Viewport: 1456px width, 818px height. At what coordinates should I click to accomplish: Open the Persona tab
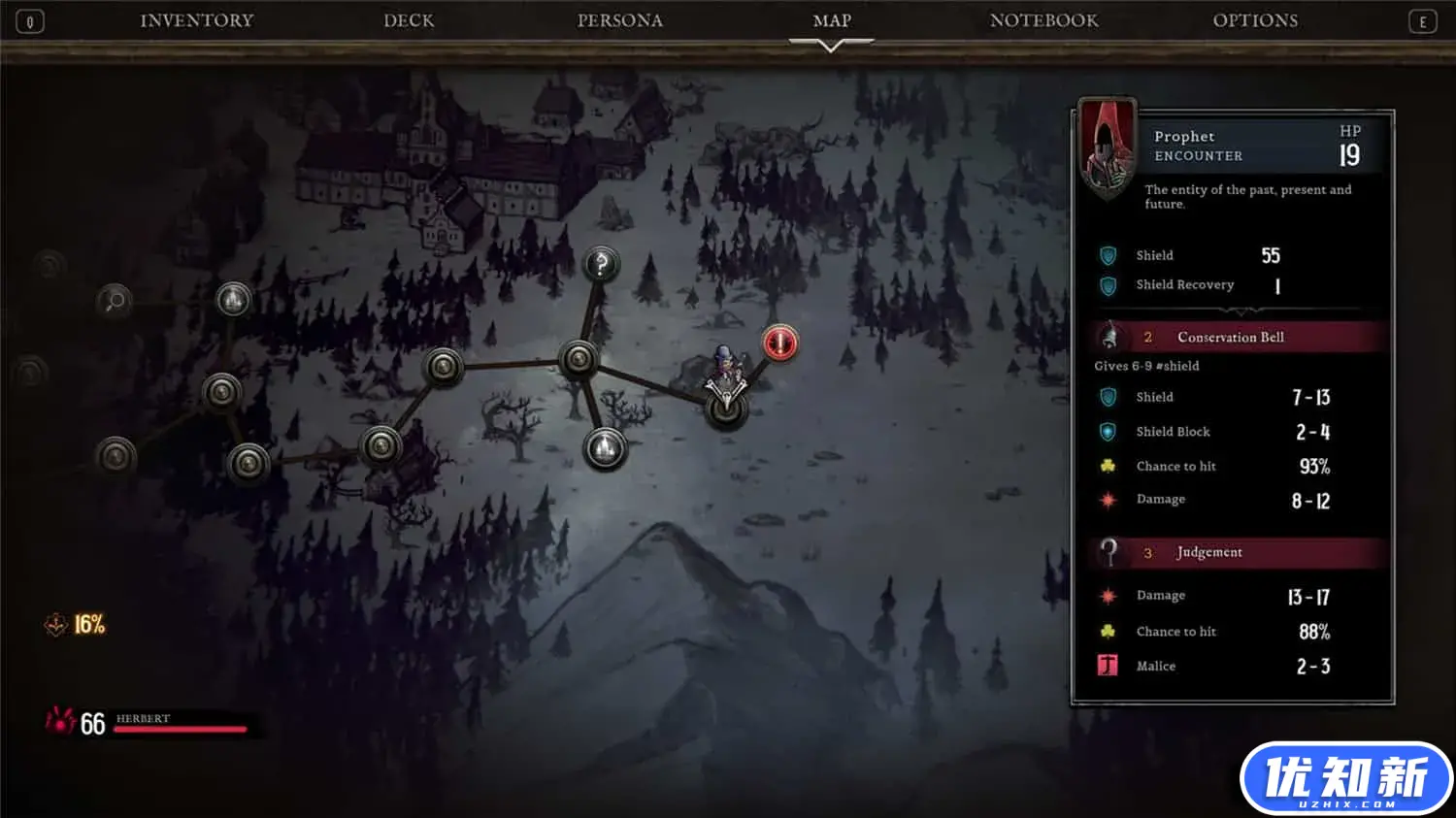[x=619, y=20]
